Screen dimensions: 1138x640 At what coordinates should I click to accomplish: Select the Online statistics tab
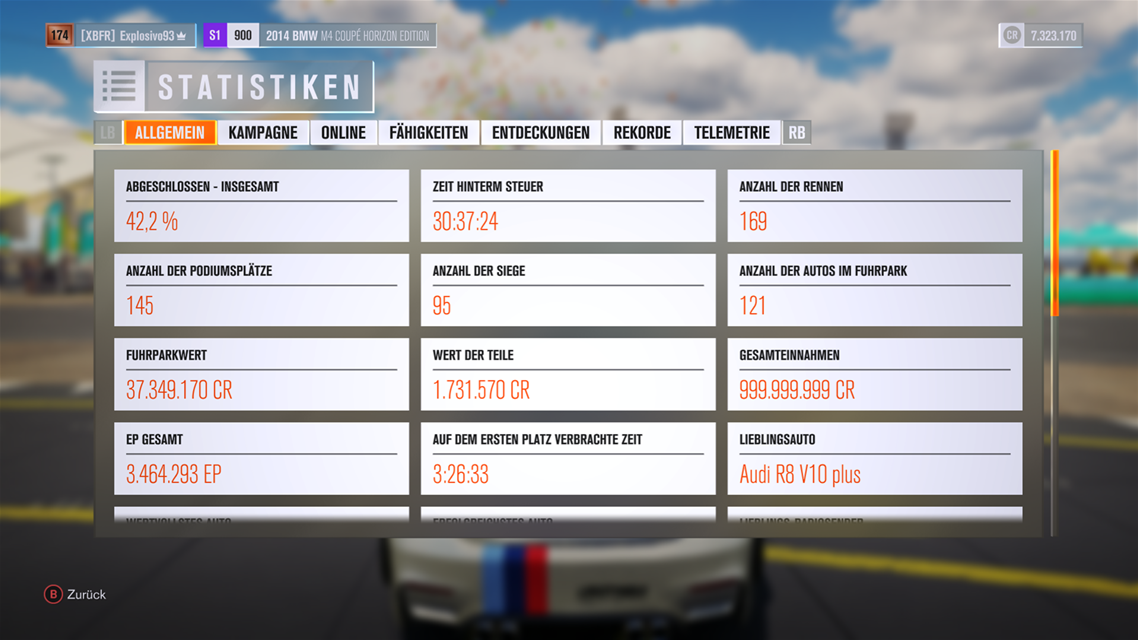(x=343, y=133)
